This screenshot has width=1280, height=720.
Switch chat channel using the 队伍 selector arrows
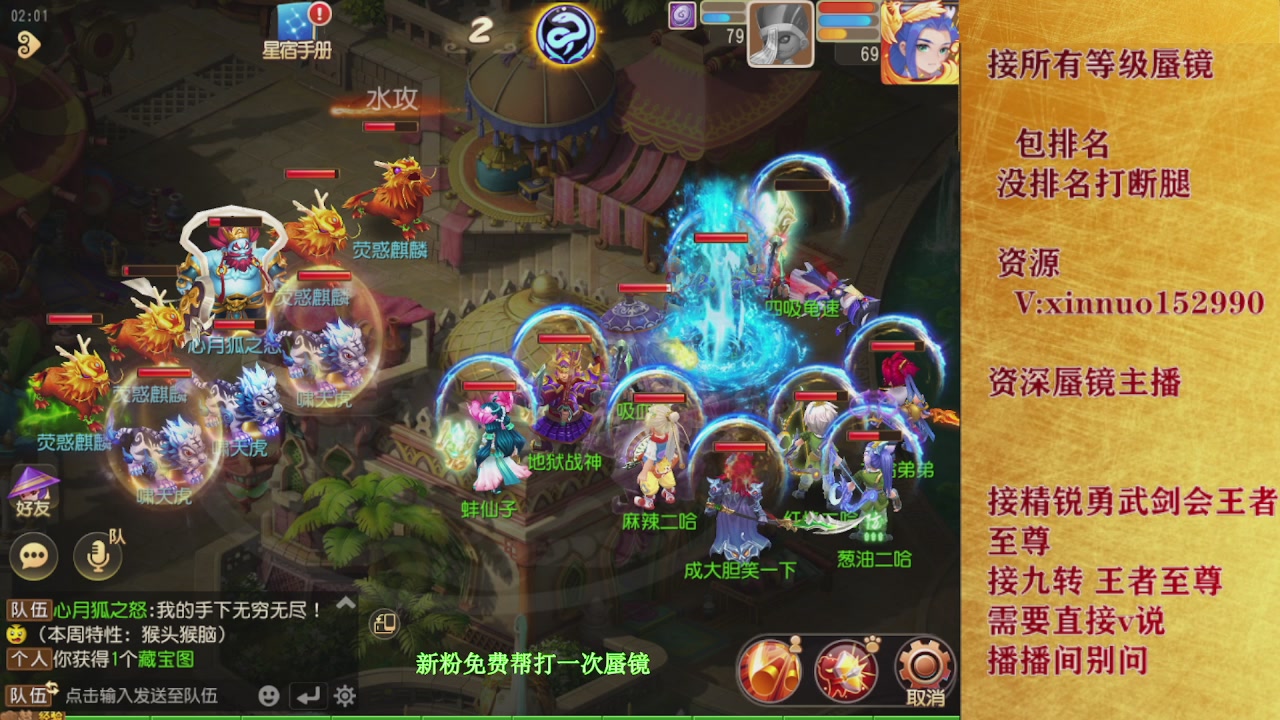tap(53, 687)
